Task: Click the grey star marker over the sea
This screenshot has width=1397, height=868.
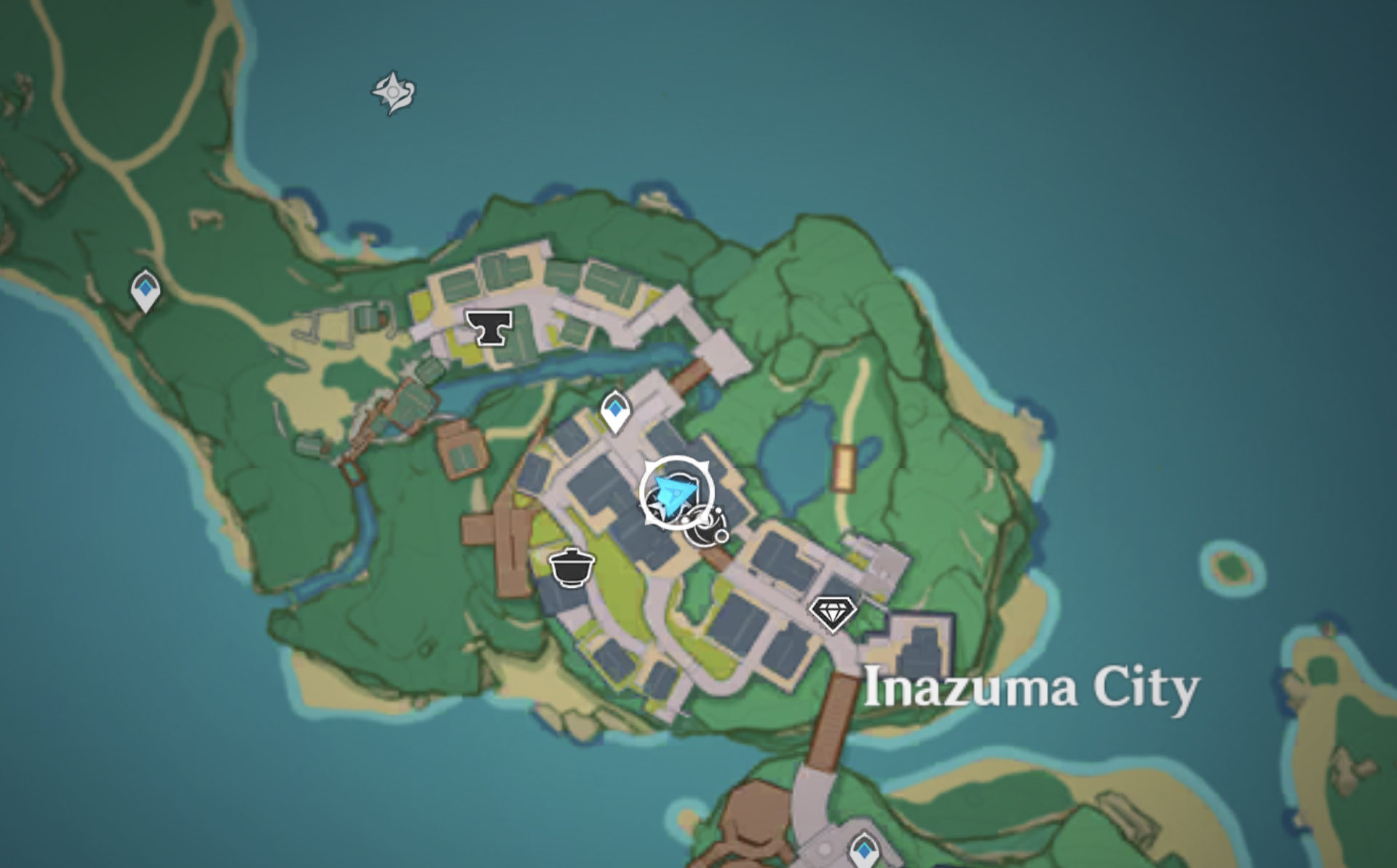Action: [x=394, y=92]
